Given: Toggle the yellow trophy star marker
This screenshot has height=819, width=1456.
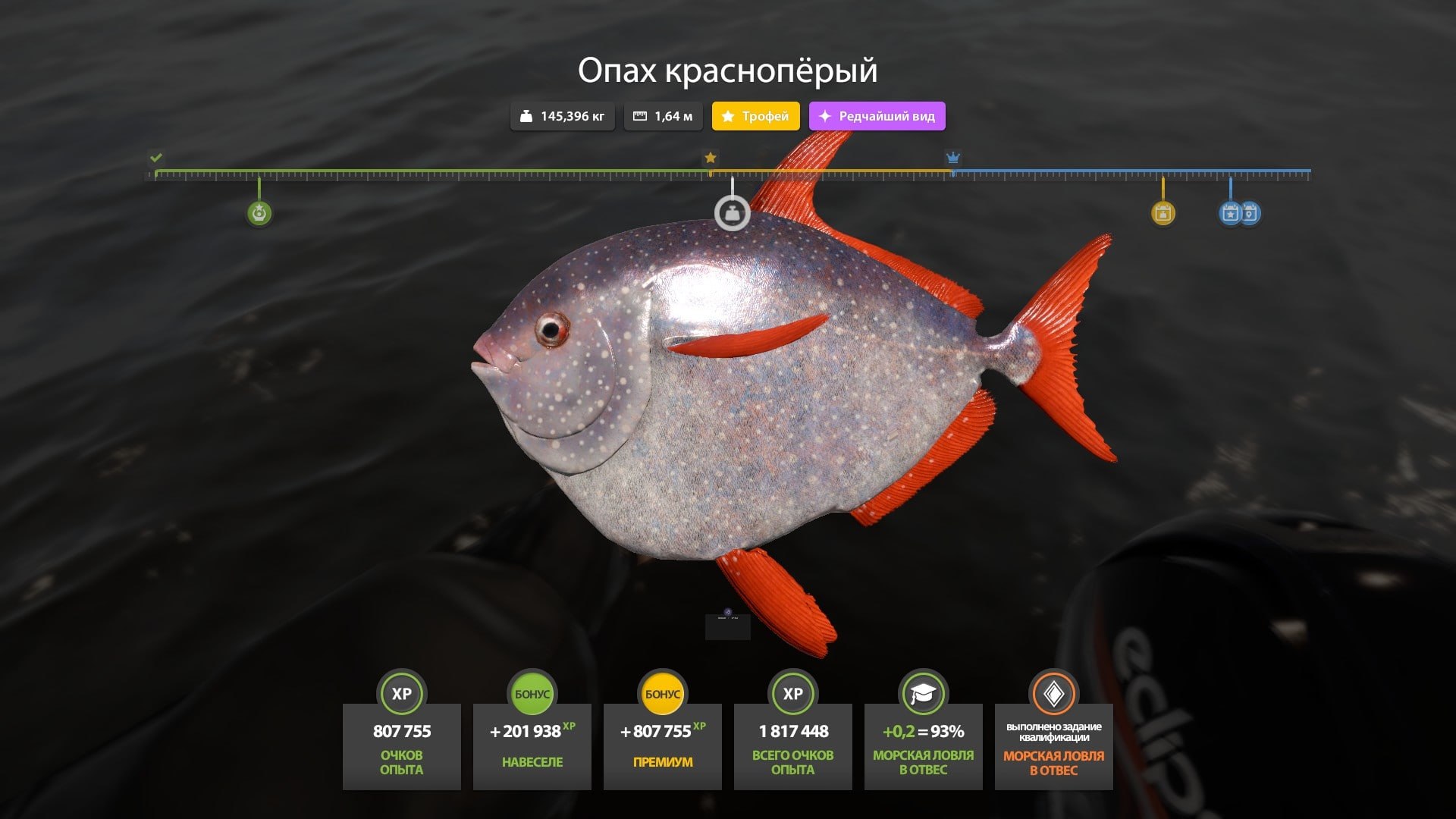Looking at the screenshot, I should click(709, 159).
